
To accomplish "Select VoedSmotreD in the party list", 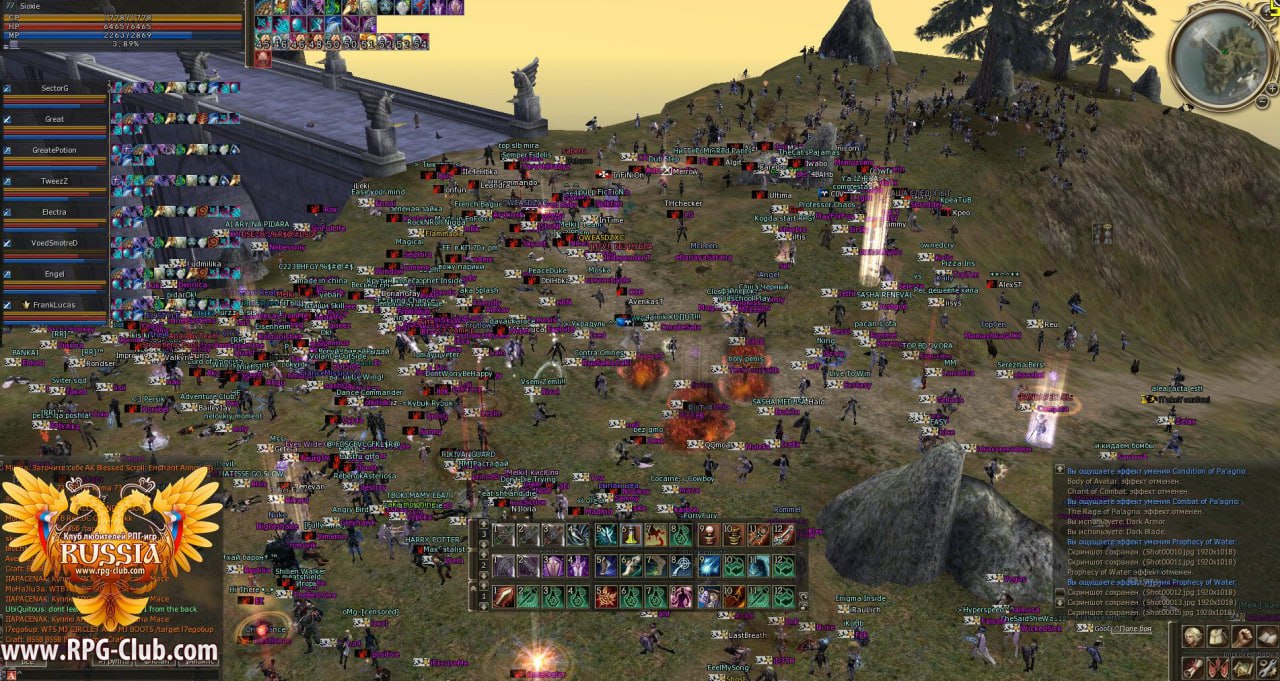I will pos(54,243).
